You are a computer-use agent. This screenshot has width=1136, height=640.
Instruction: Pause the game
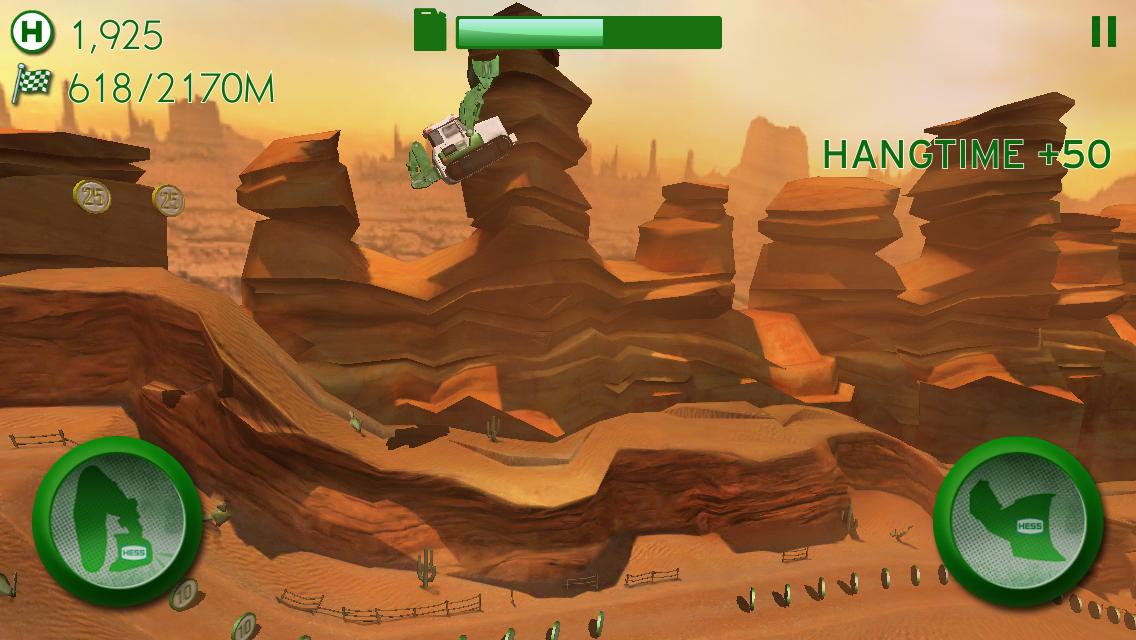(x=1103, y=32)
